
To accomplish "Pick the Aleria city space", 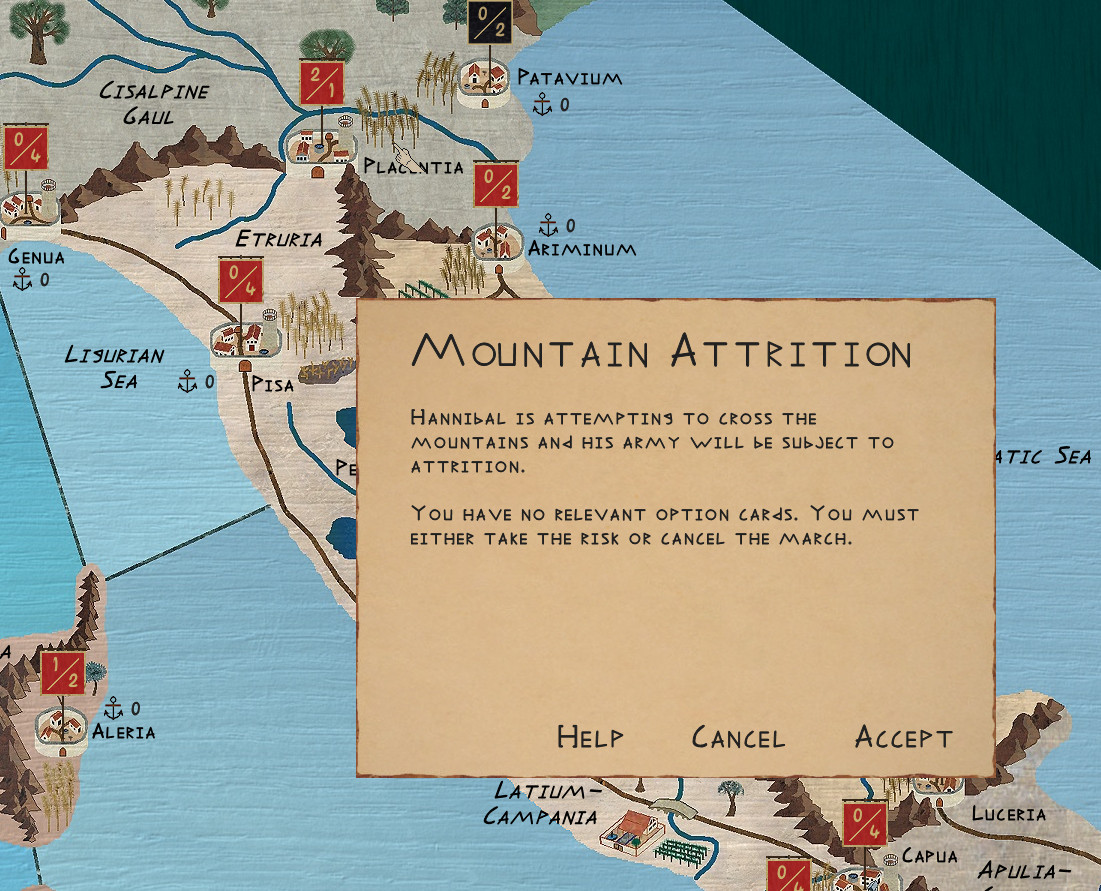I will tap(62, 729).
